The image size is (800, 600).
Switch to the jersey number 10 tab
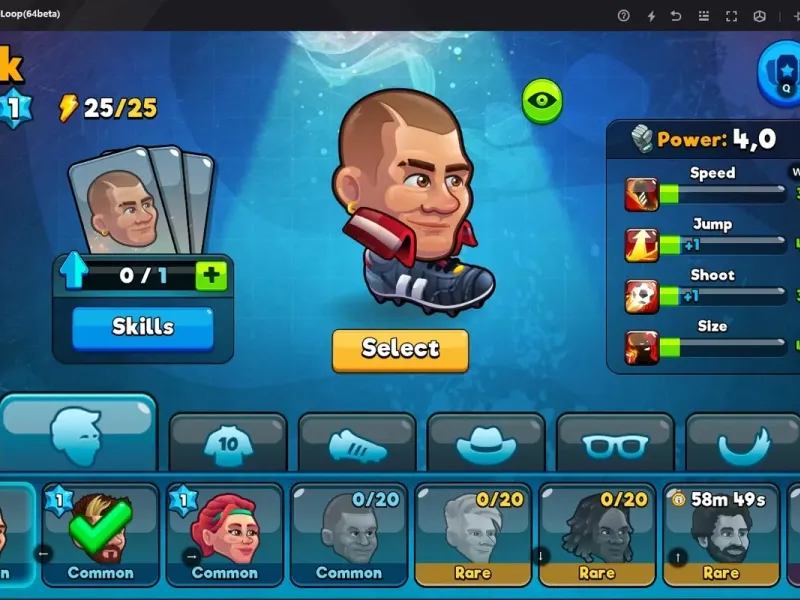coord(228,444)
